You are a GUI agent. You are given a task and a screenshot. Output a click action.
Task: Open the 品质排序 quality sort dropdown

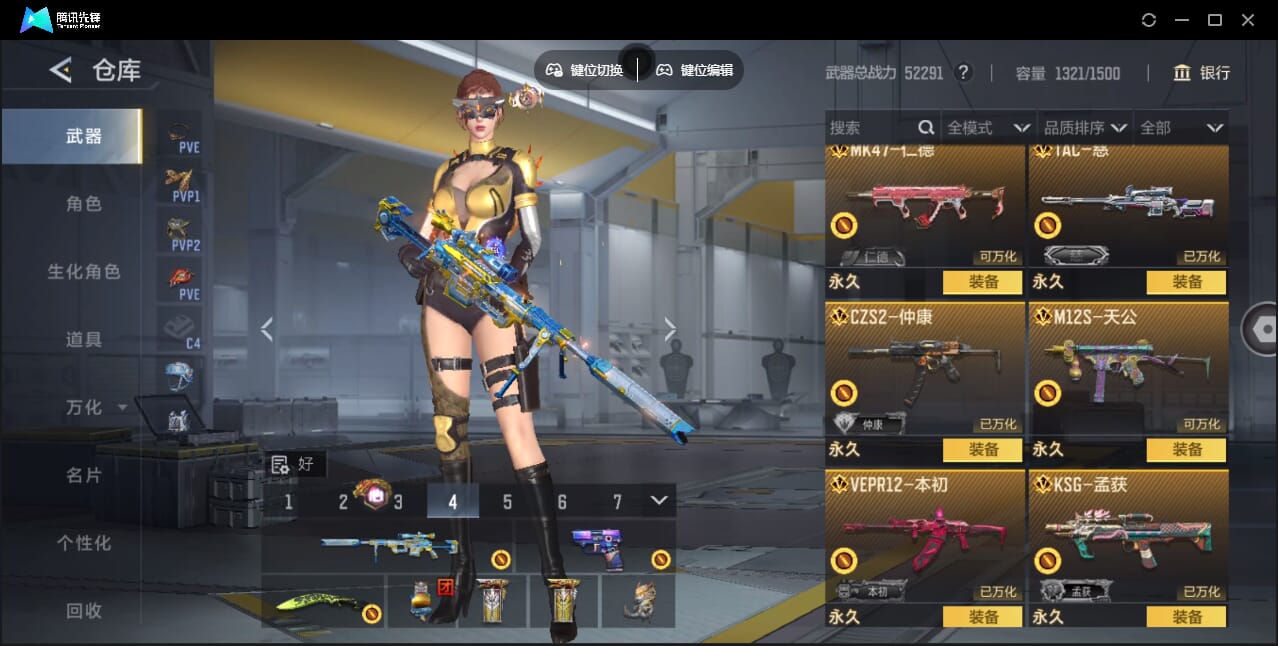coord(1085,128)
